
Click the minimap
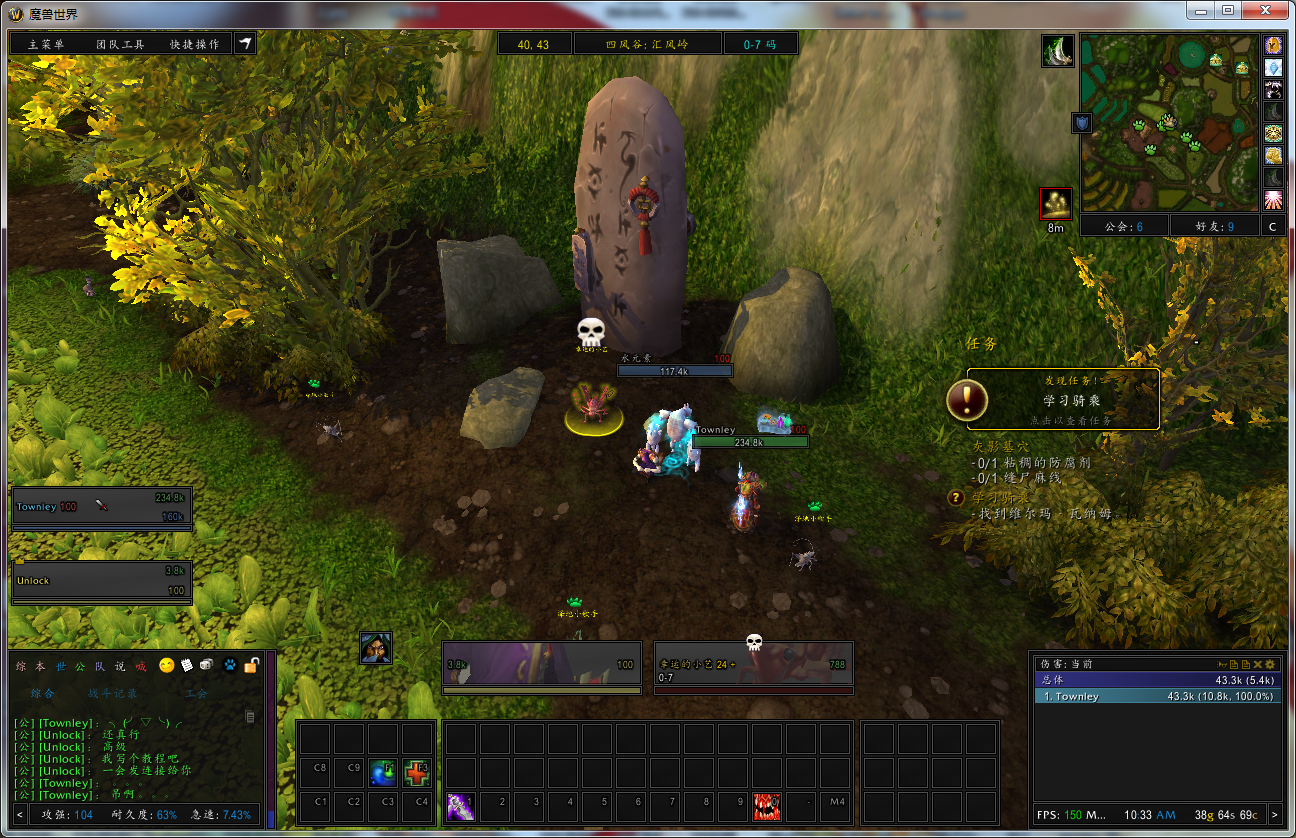[1169, 122]
